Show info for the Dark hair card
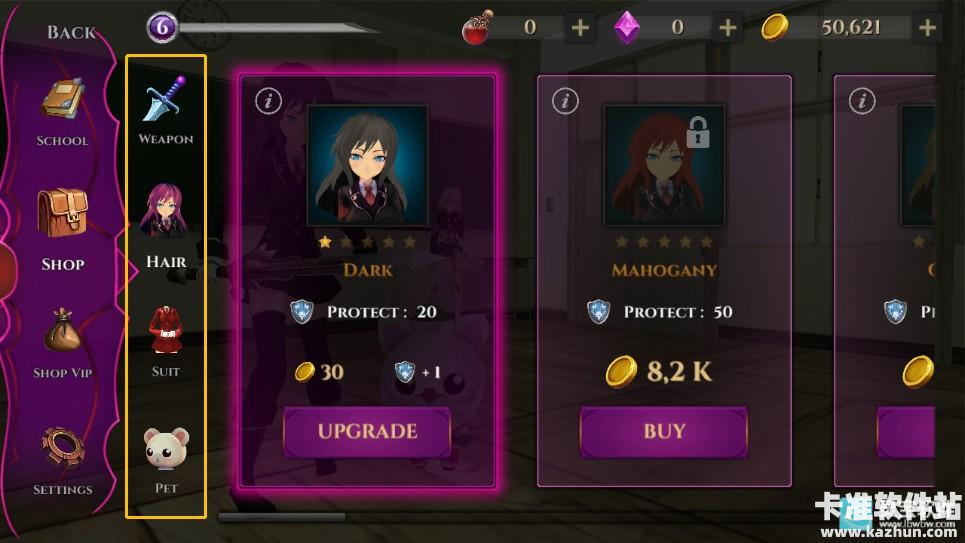The image size is (965, 543). 267,100
